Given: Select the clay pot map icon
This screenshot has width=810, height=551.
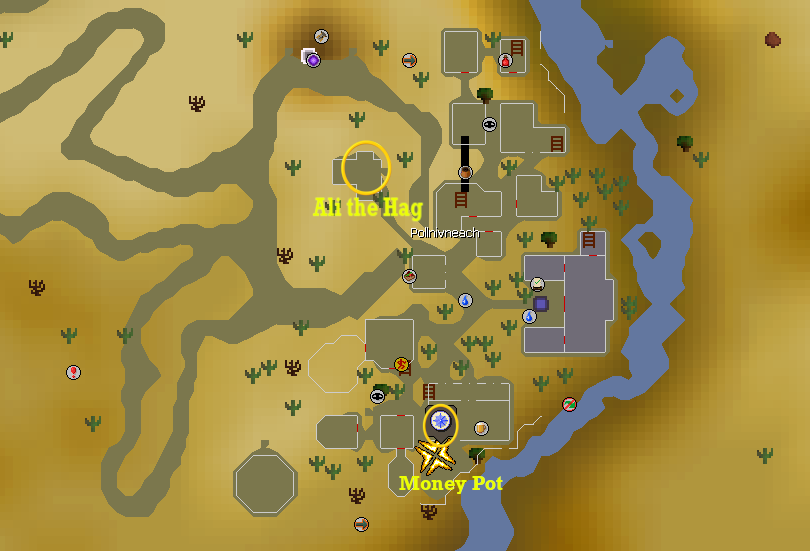Looking at the screenshot, I should tap(465, 173).
